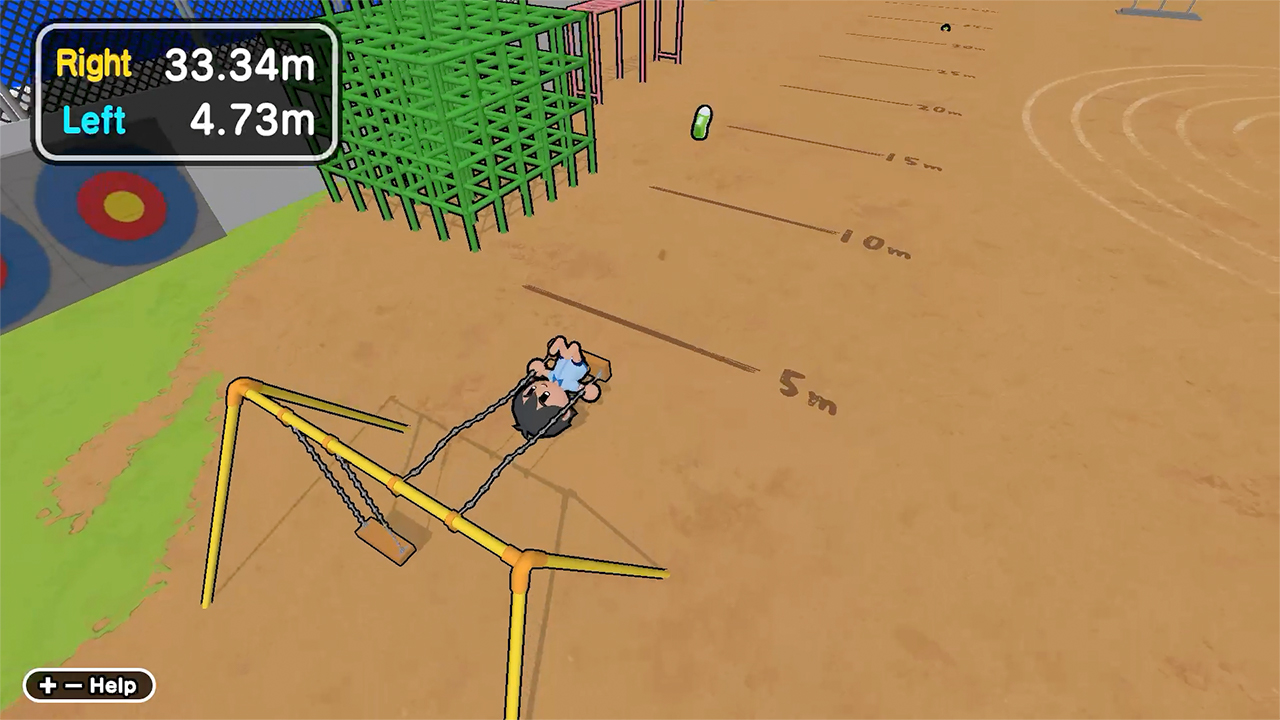This screenshot has height=720, width=1280.
Task: Toggle the Right distance display
Action: click(93, 63)
